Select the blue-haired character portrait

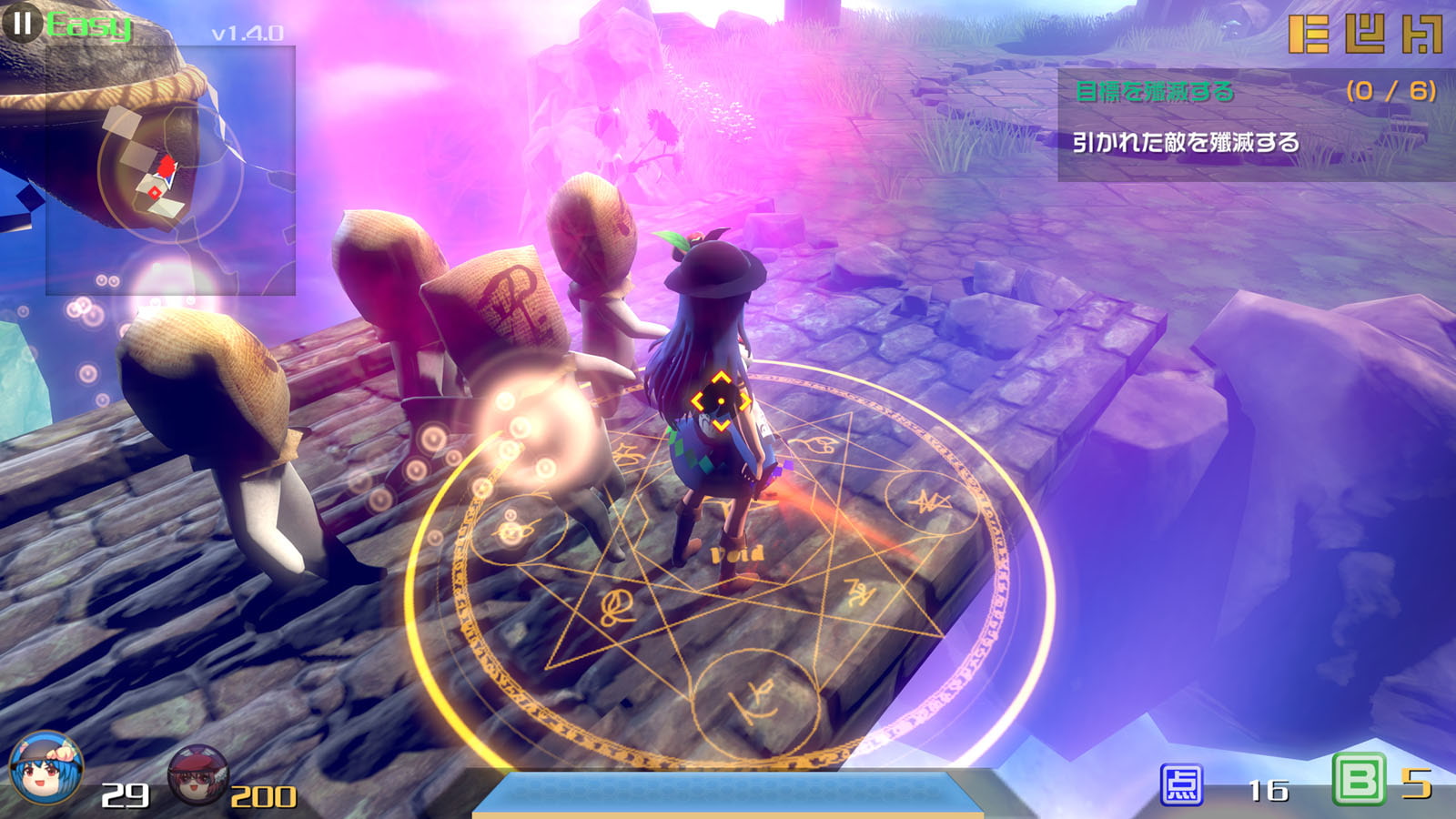click(x=45, y=770)
